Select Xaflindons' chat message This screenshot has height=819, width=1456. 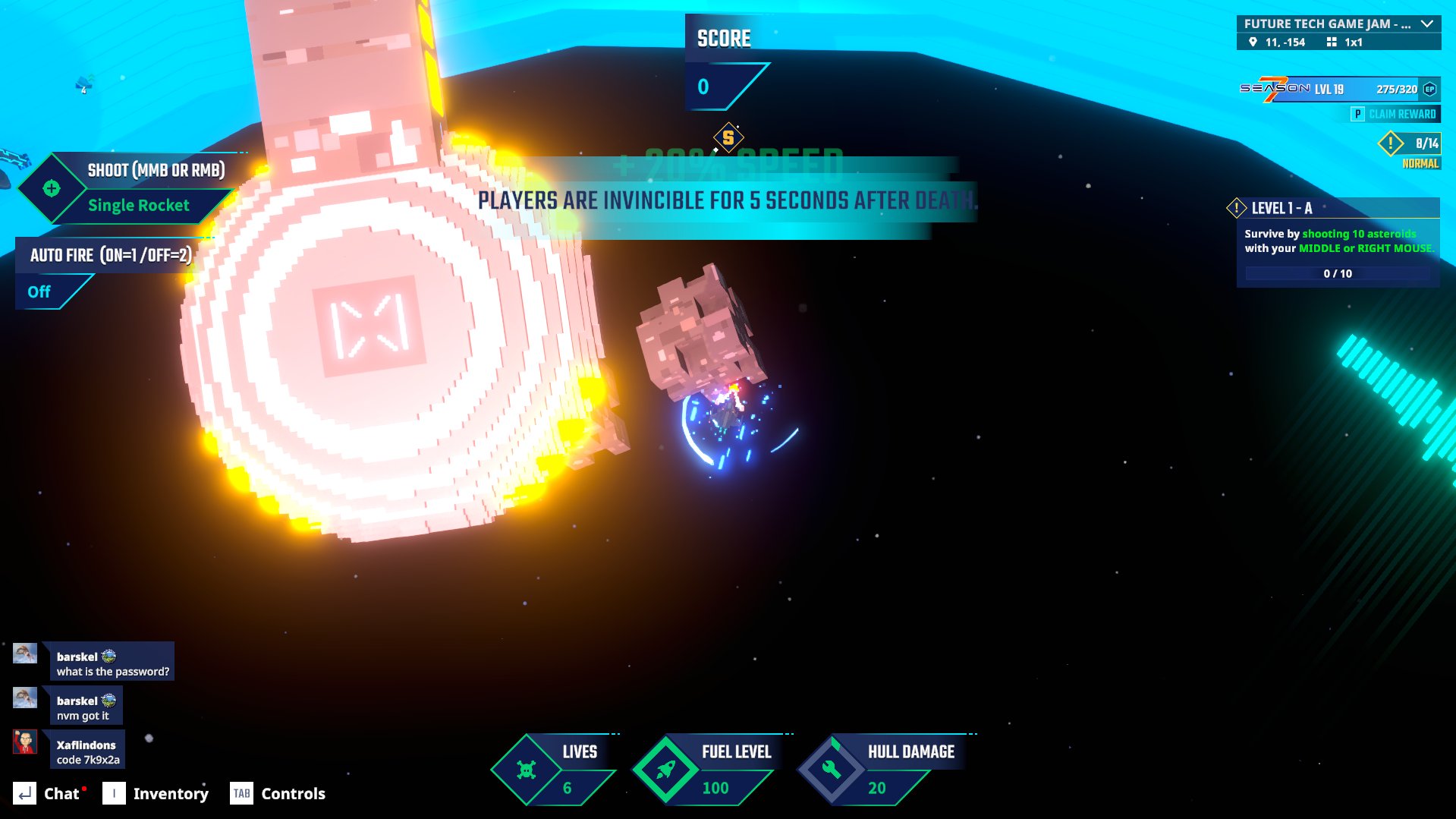coord(87,751)
